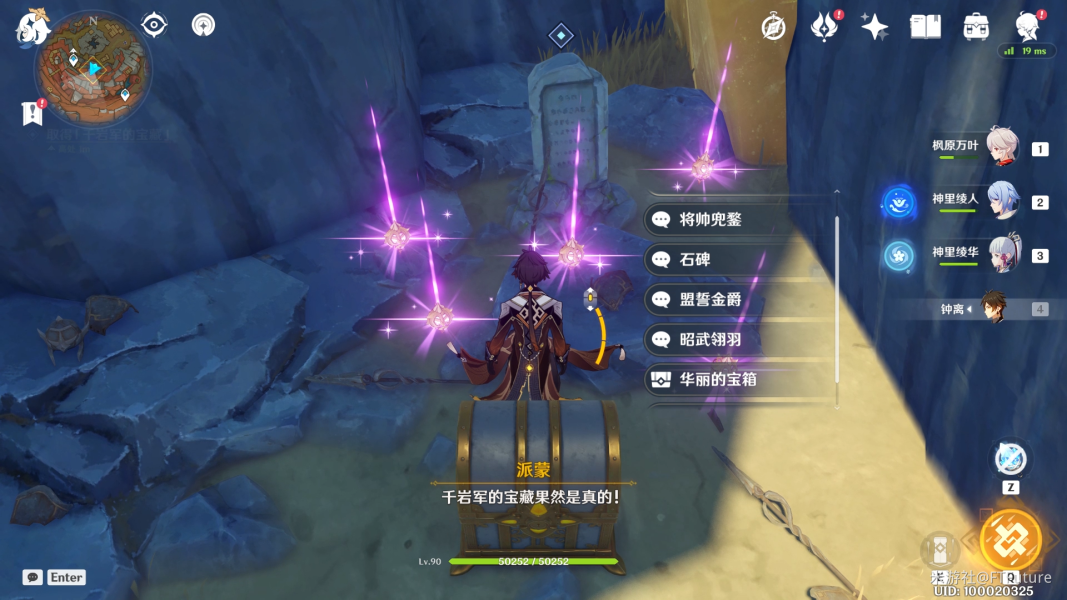Image resolution: width=1067 pixels, height=600 pixels.
Task: Open the adventurer handbook book icon
Action: (925, 27)
